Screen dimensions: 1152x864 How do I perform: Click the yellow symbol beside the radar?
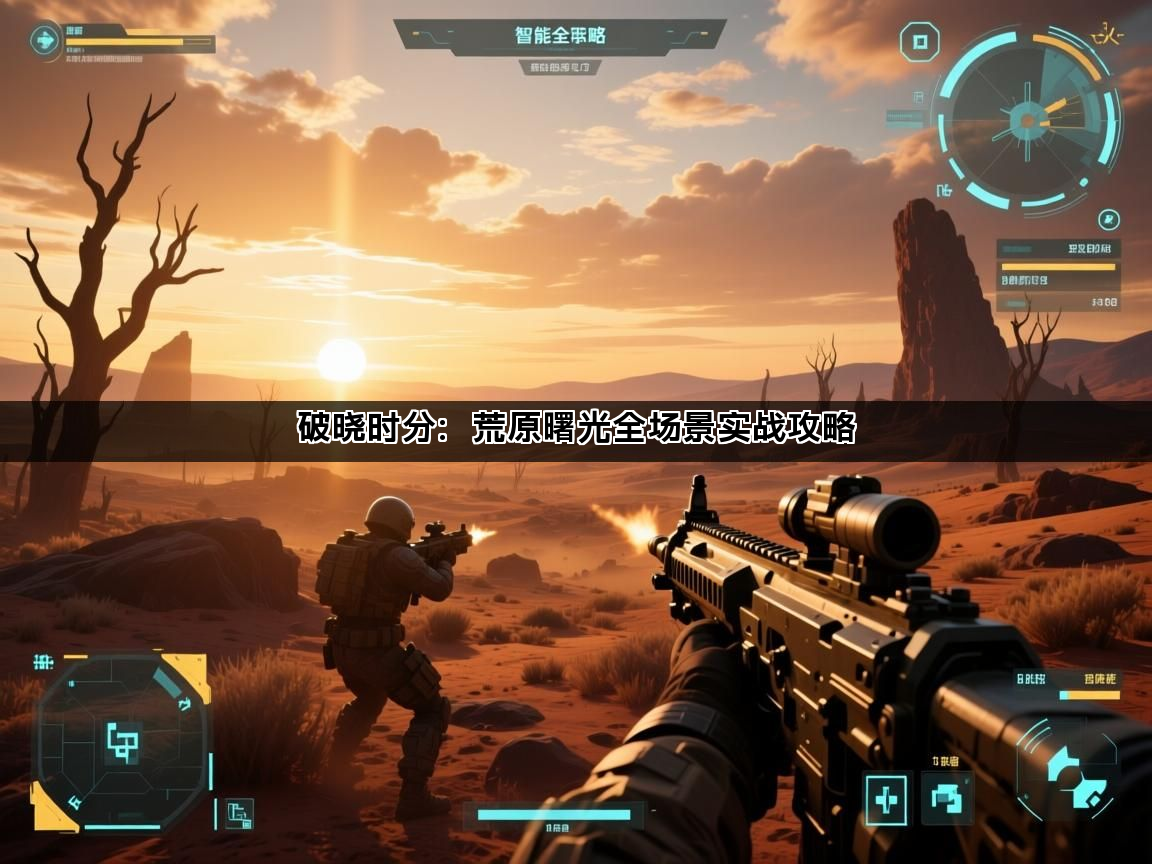click(x=1106, y=37)
